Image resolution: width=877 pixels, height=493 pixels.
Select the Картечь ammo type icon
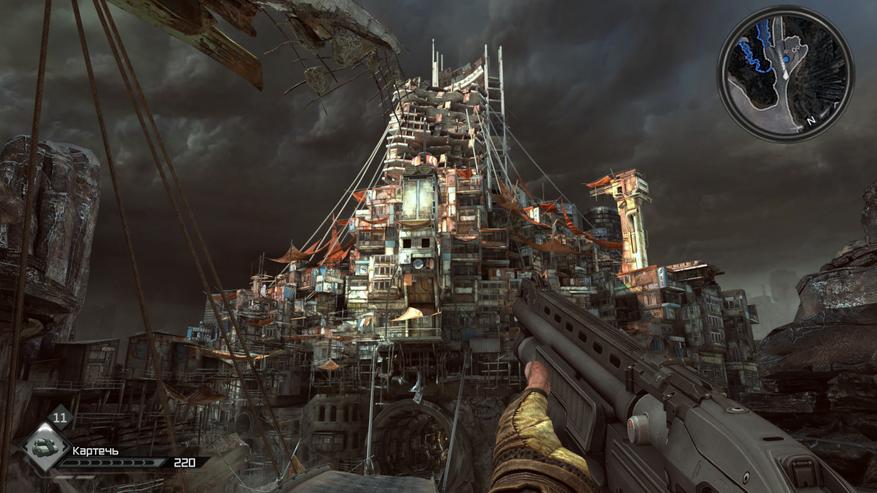tap(45, 448)
